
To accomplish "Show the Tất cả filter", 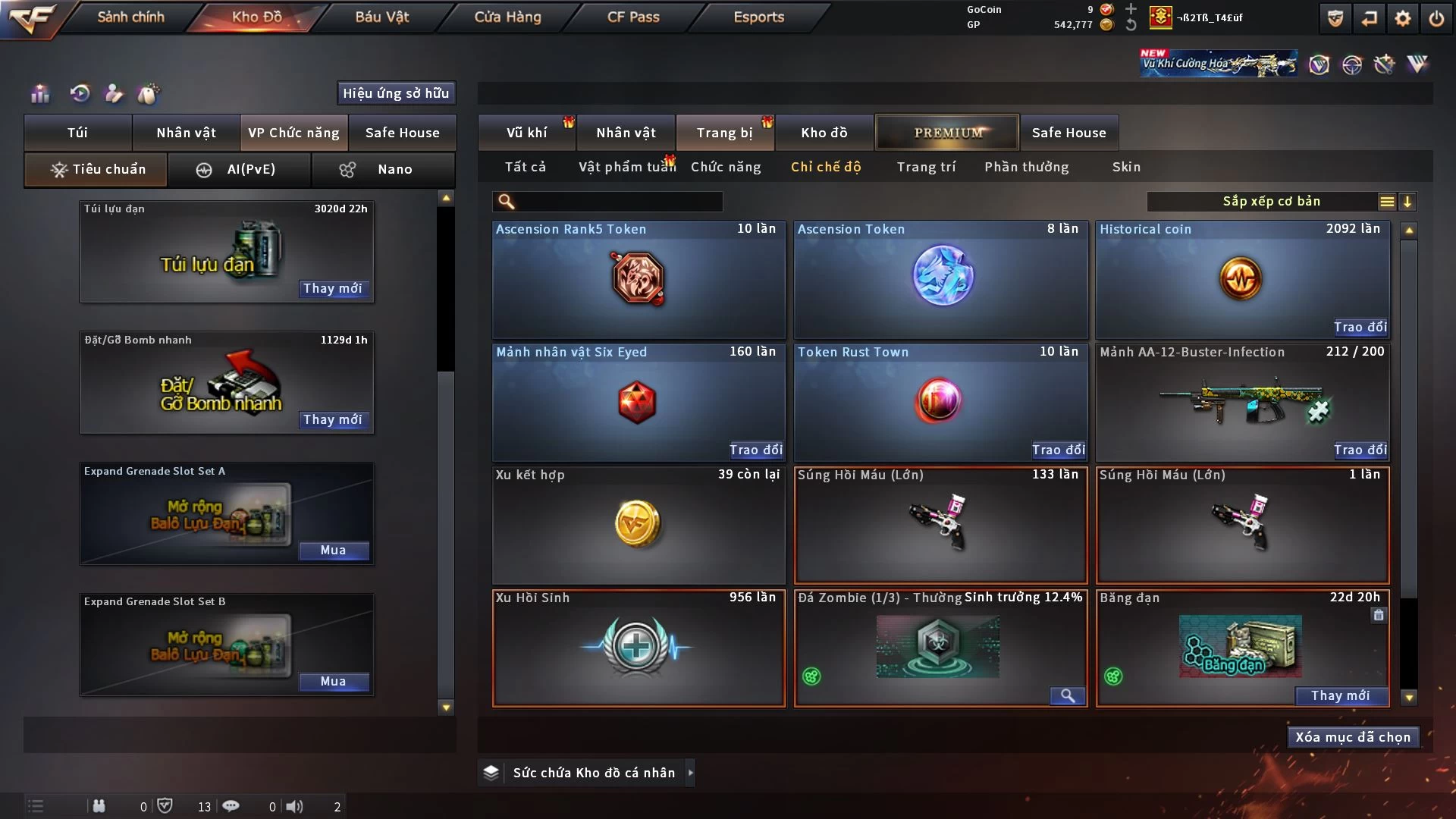I will click(525, 167).
